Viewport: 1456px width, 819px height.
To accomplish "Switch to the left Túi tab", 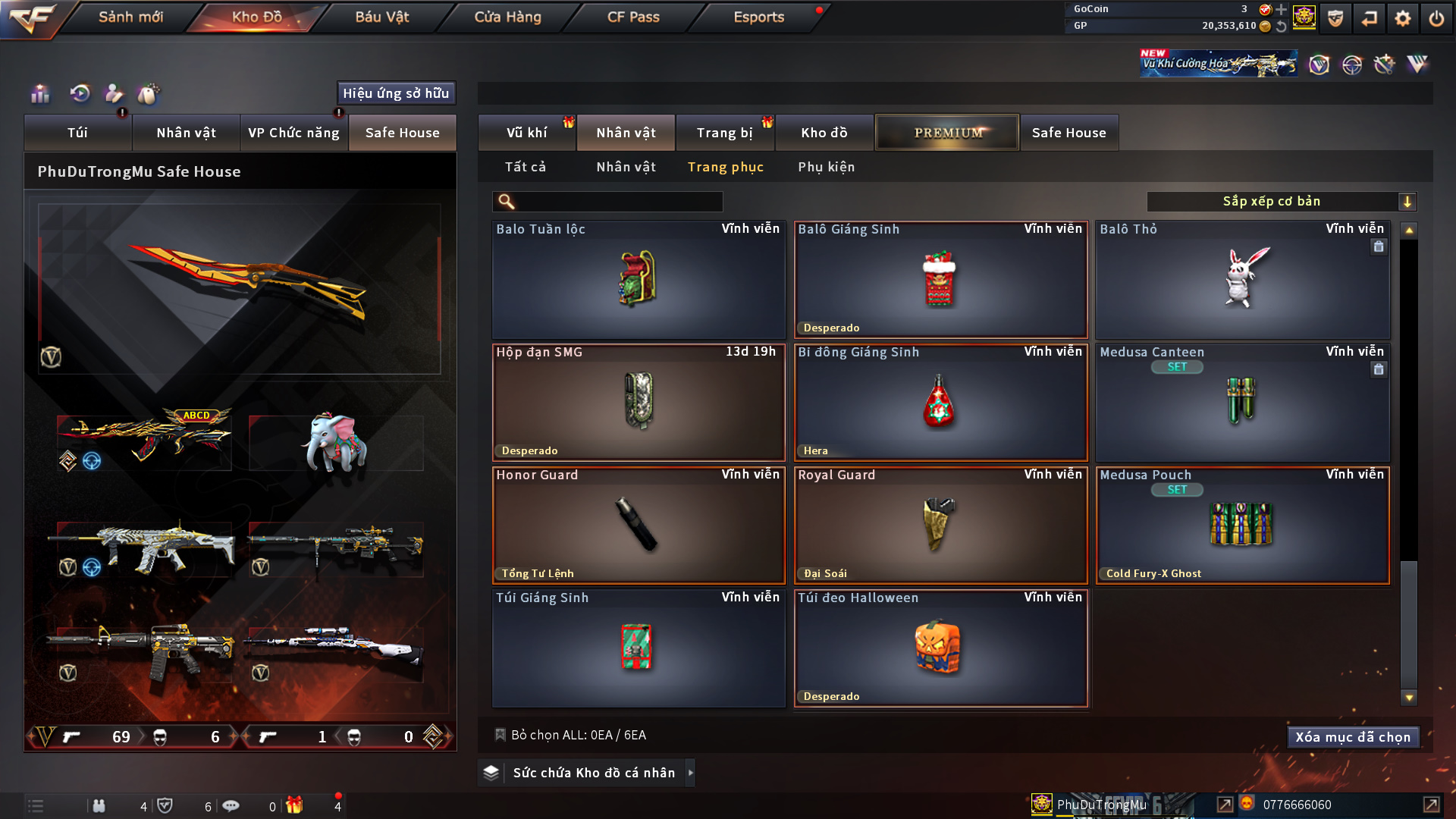I will point(77,133).
